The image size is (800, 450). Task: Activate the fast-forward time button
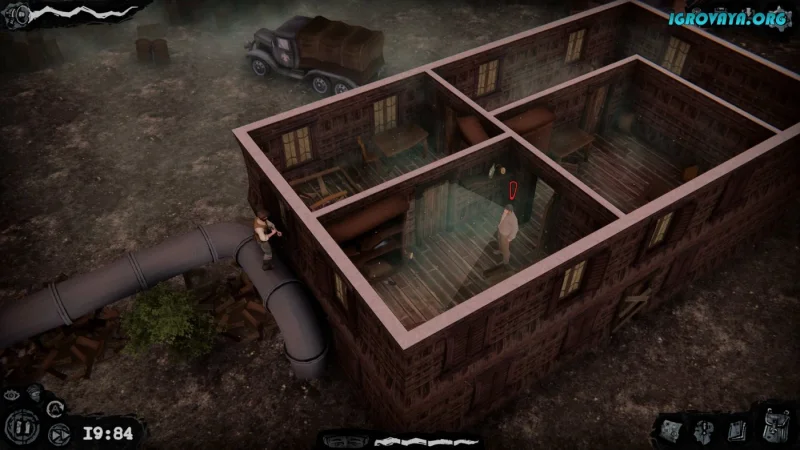point(59,435)
